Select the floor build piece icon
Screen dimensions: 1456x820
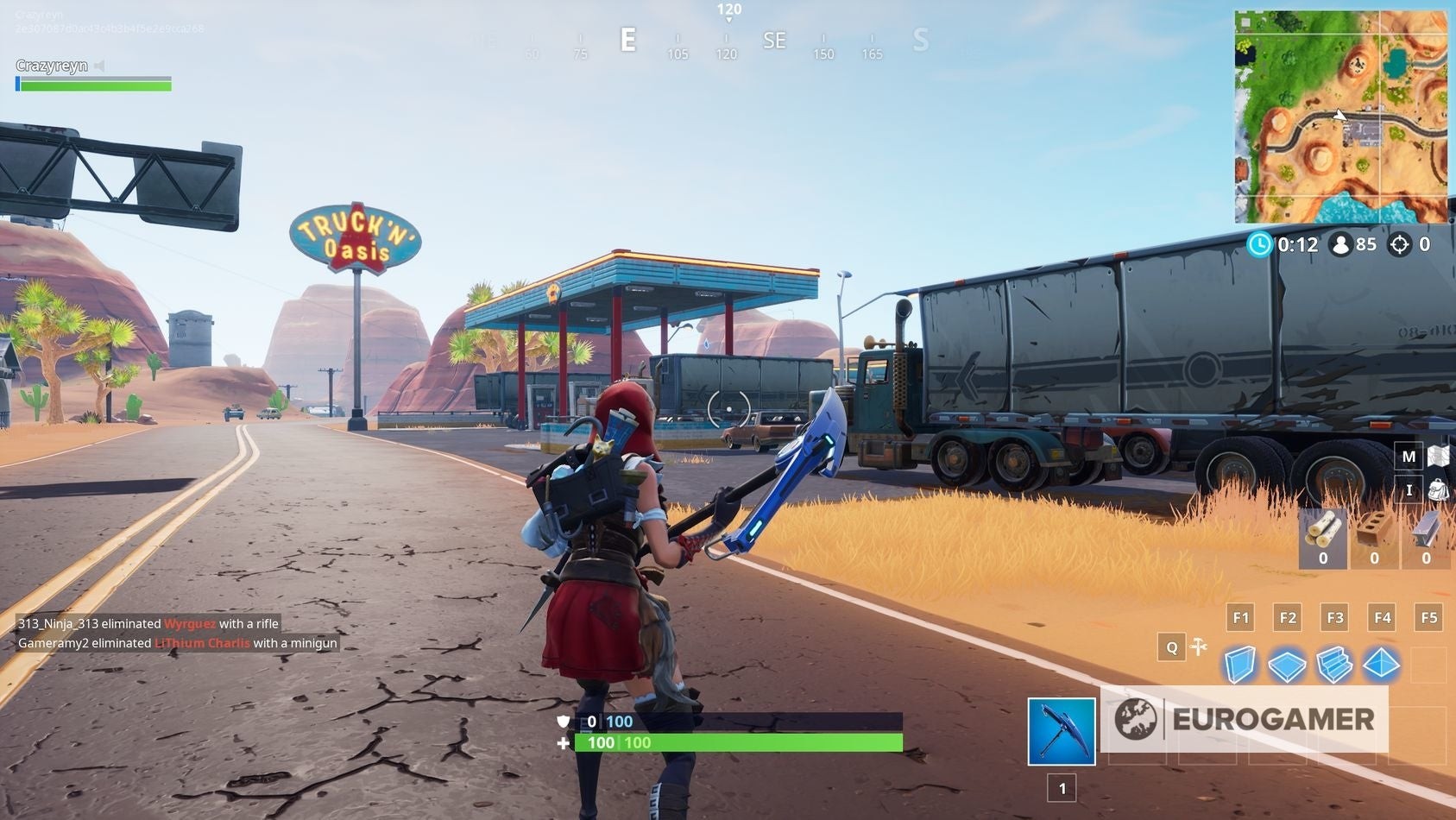pyautogui.click(x=1288, y=665)
